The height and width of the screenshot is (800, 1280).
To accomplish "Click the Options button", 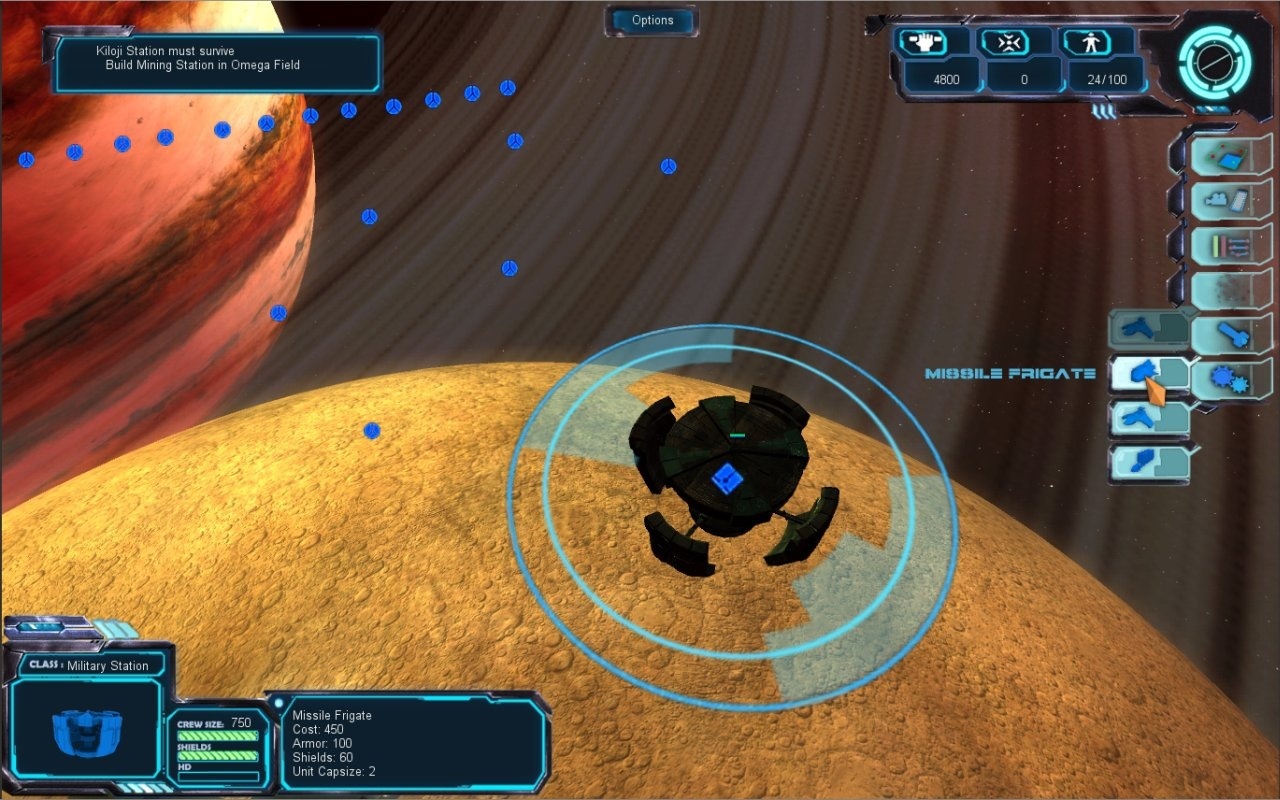I will [x=651, y=20].
